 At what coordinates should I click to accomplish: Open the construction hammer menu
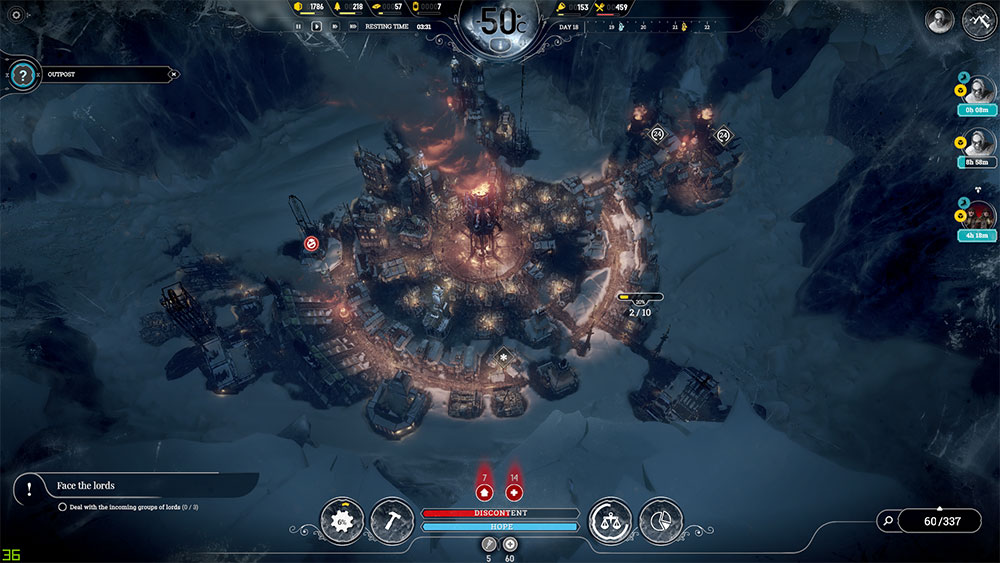pos(392,521)
